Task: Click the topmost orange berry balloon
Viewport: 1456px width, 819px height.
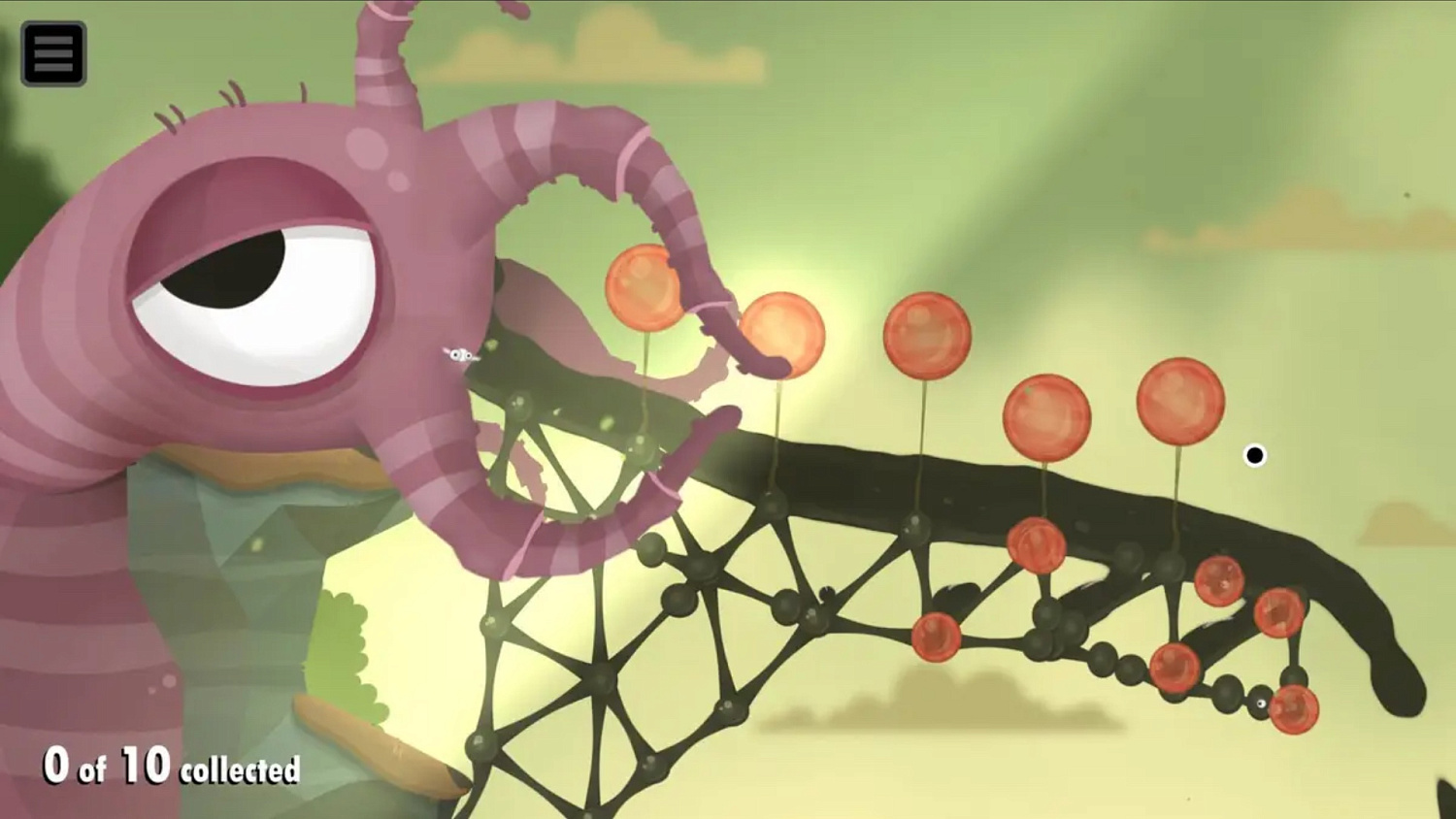Action: (x=644, y=287)
